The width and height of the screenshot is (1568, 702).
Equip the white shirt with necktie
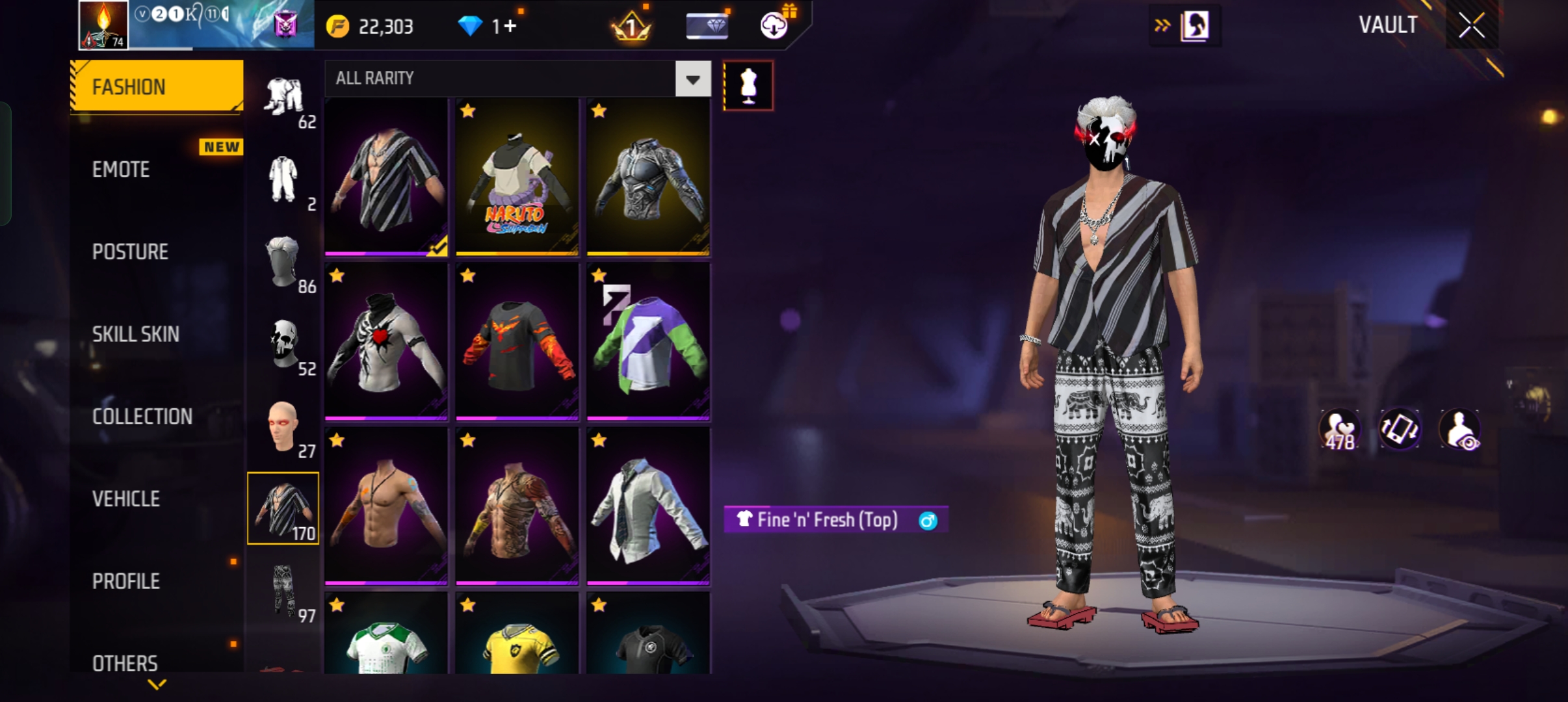click(x=648, y=507)
